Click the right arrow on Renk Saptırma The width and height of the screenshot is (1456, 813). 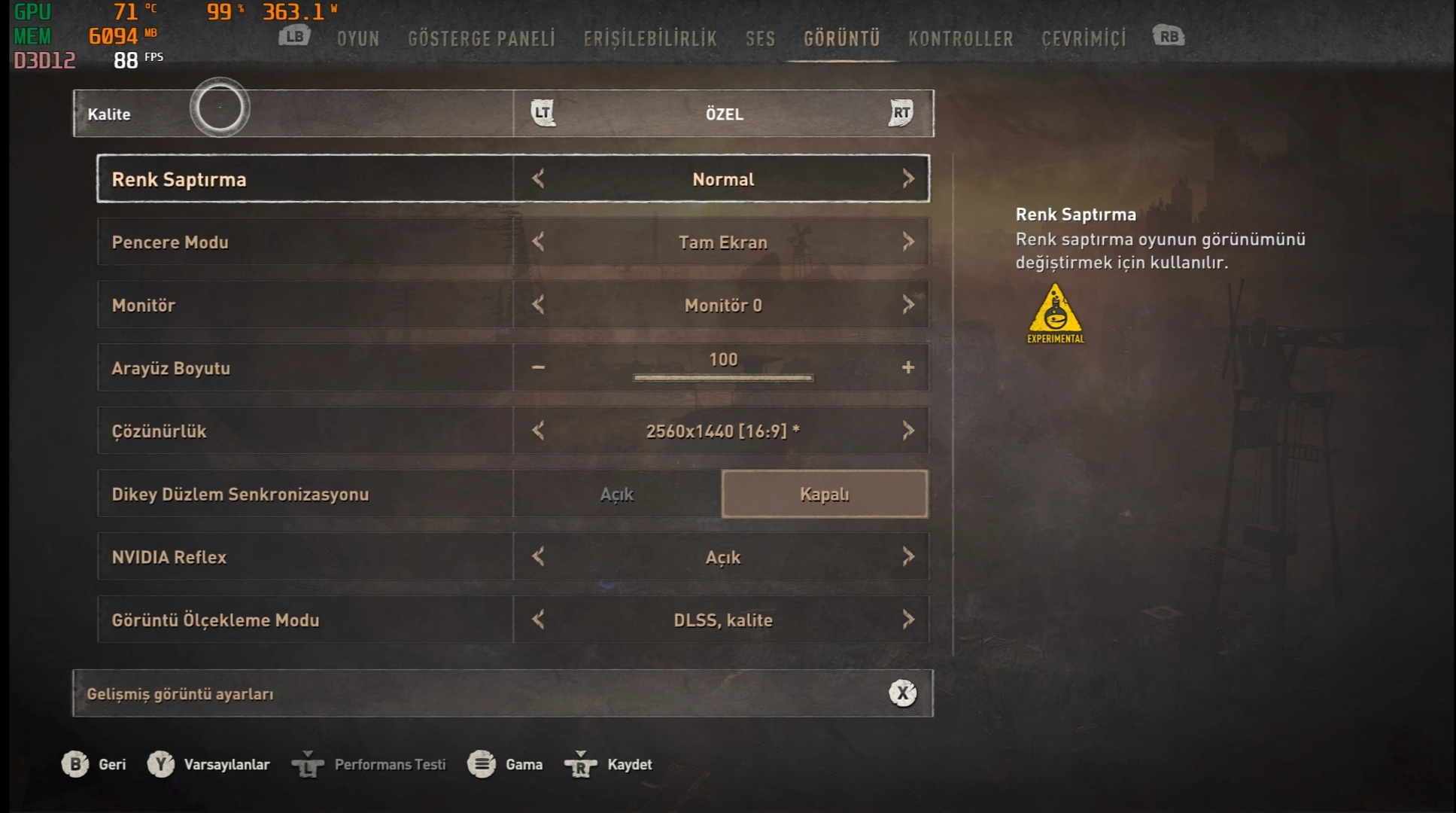tap(908, 179)
